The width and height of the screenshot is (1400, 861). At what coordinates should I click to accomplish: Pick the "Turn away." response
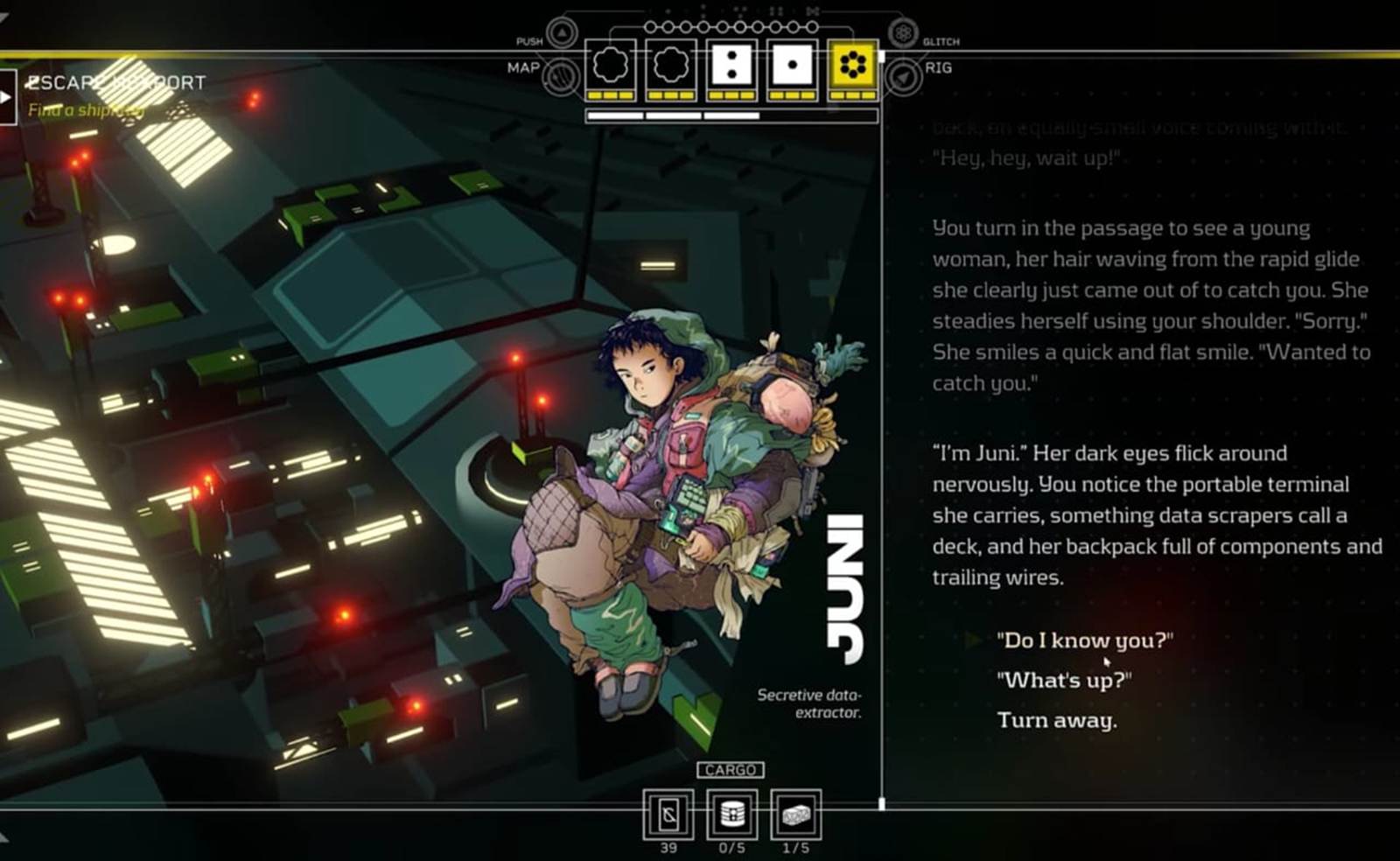coord(1056,720)
